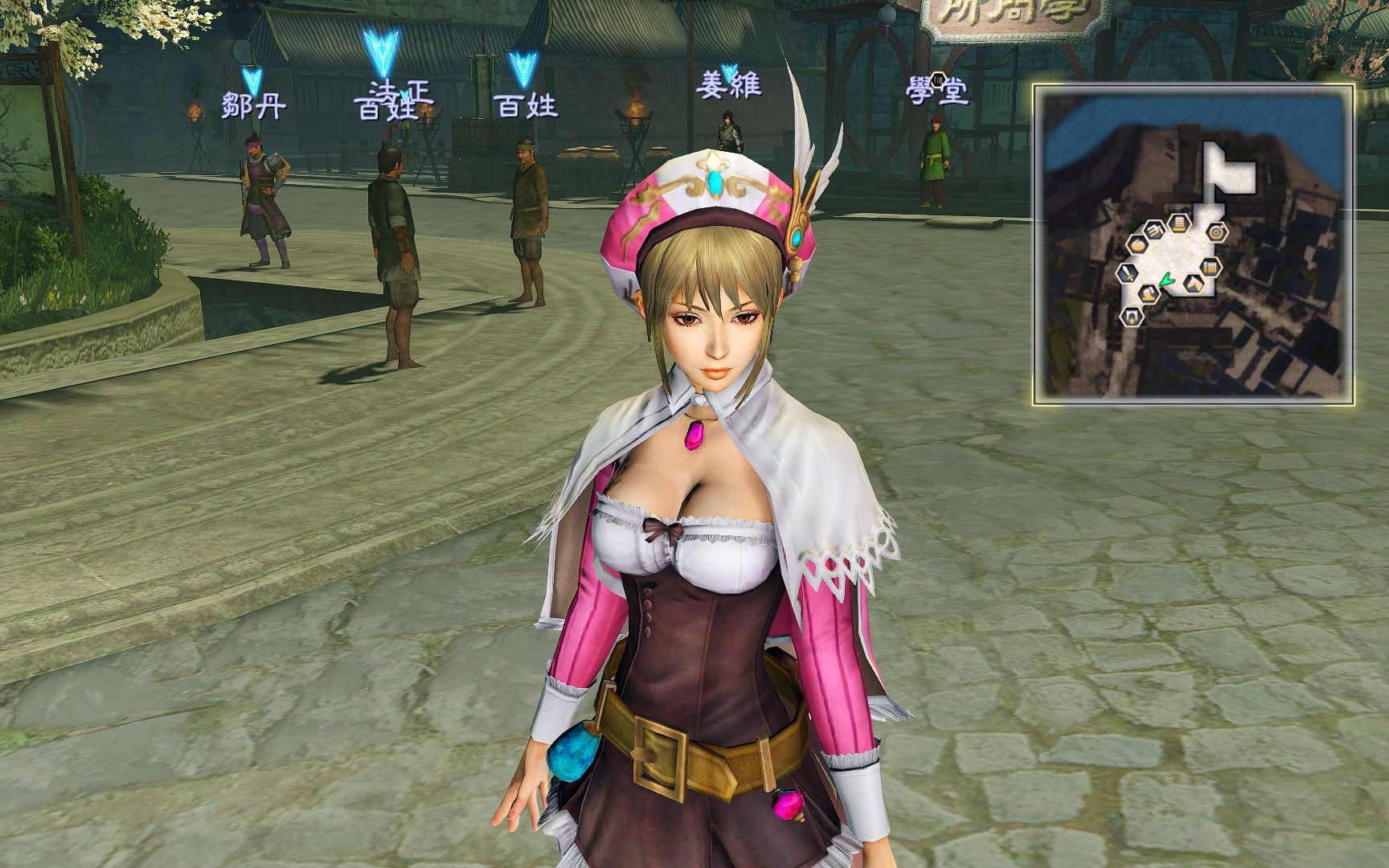Viewport: 1389px width, 868px height.
Task: Click the trident weapons minimap marker
Action: pyautogui.click(x=1156, y=230)
